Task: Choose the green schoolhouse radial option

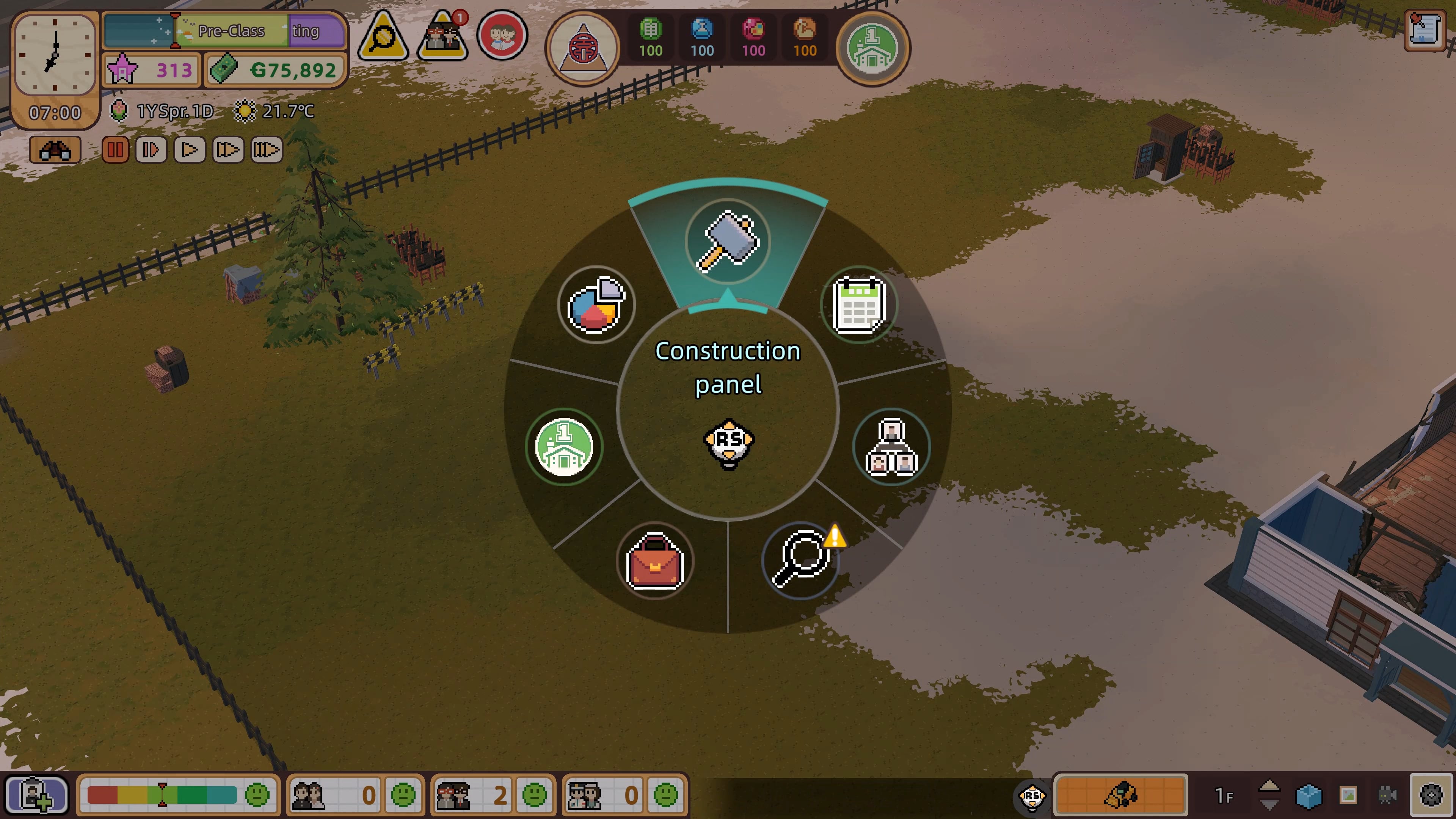Action: tap(564, 447)
